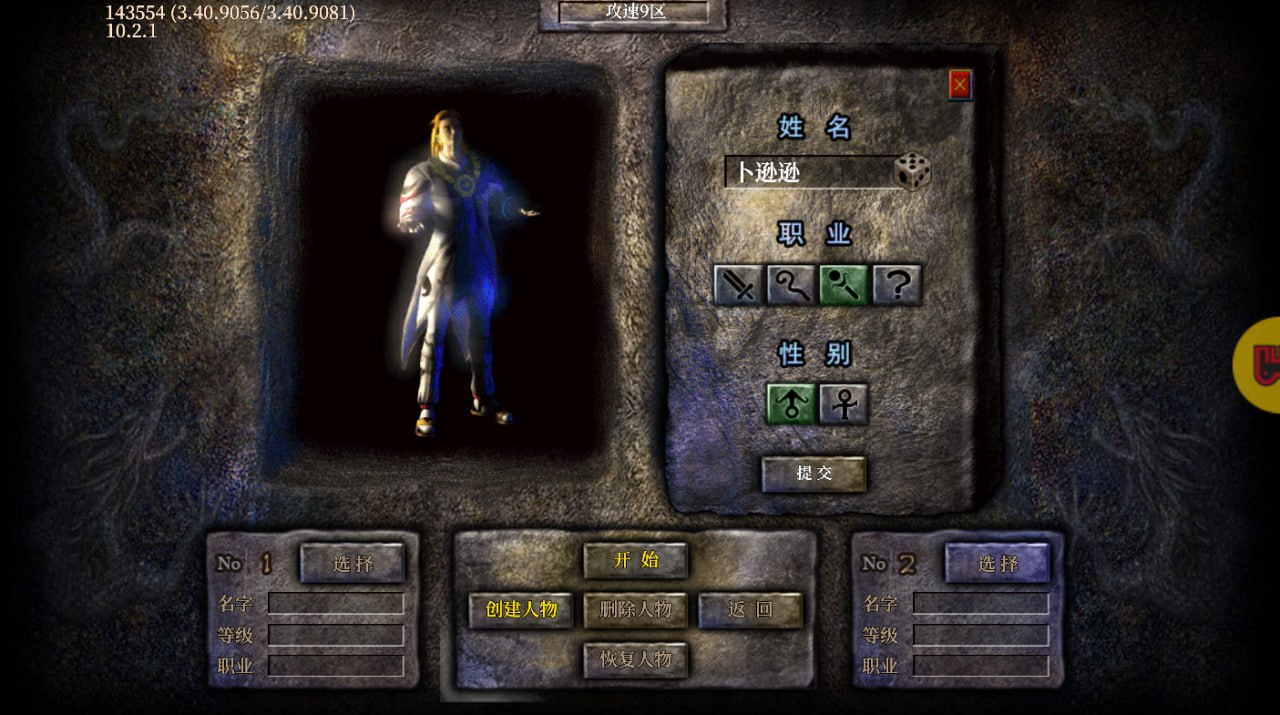Click the character name input field
Image resolution: width=1280 pixels, height=715 pixels.
click(x=808, y=172)
